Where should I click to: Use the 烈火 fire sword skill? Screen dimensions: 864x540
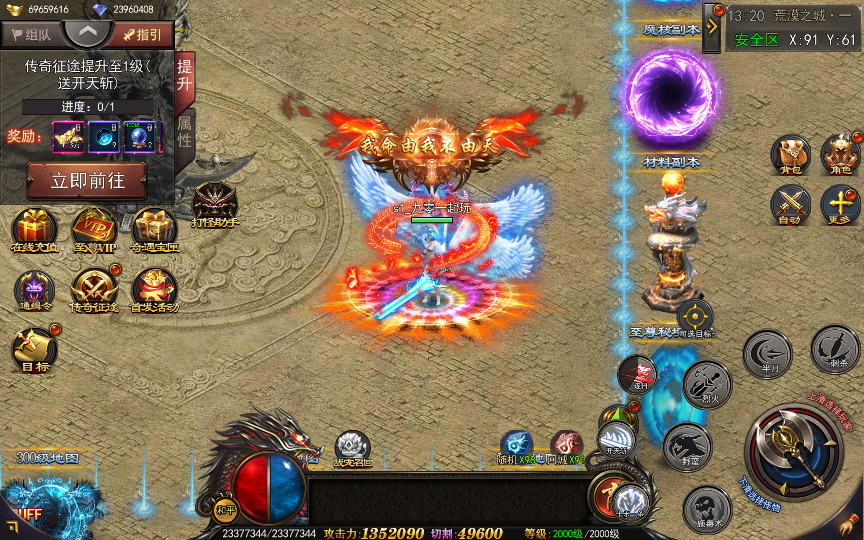(x=706, y=384)
